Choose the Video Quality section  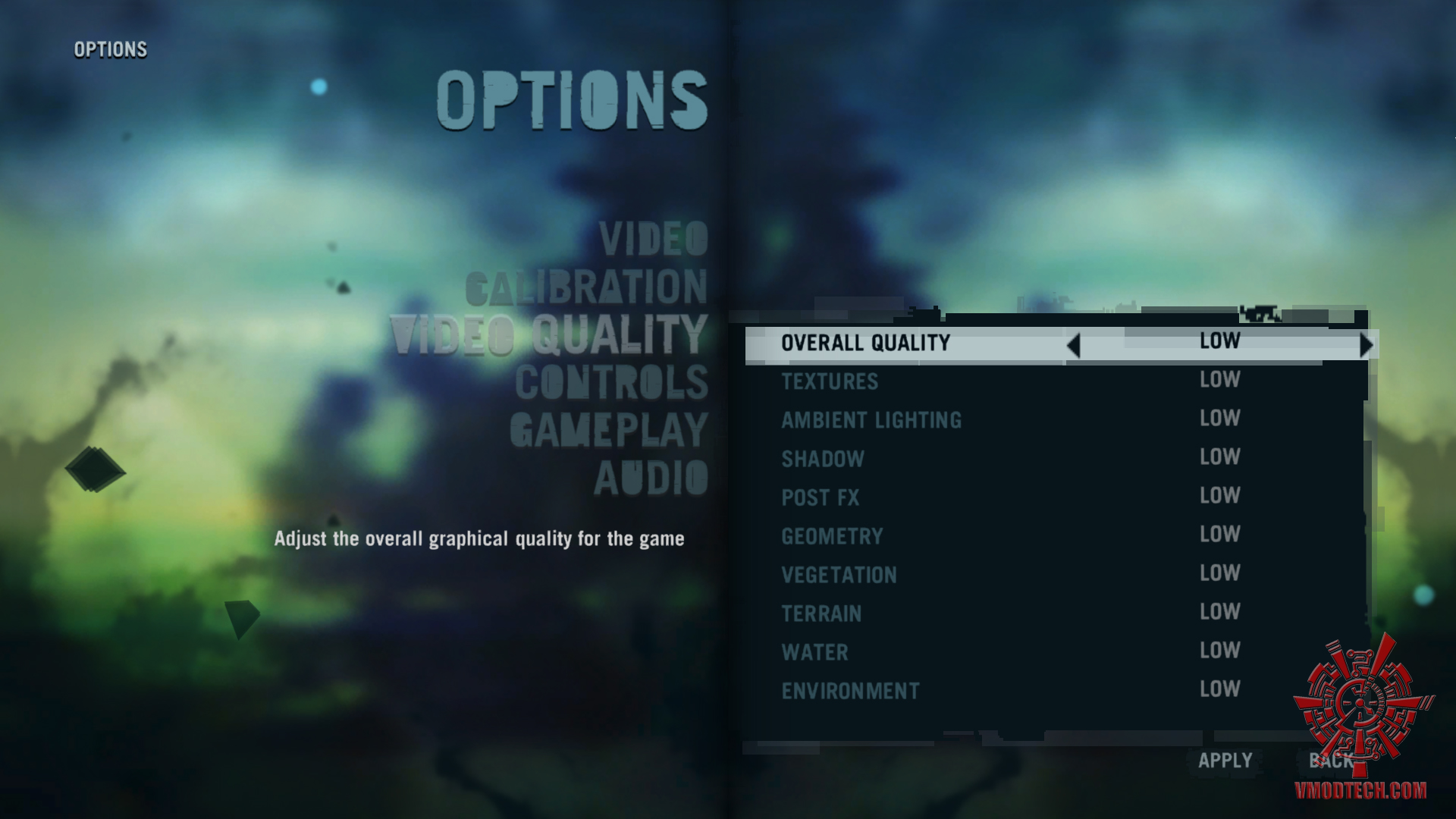tap(549, 335)
